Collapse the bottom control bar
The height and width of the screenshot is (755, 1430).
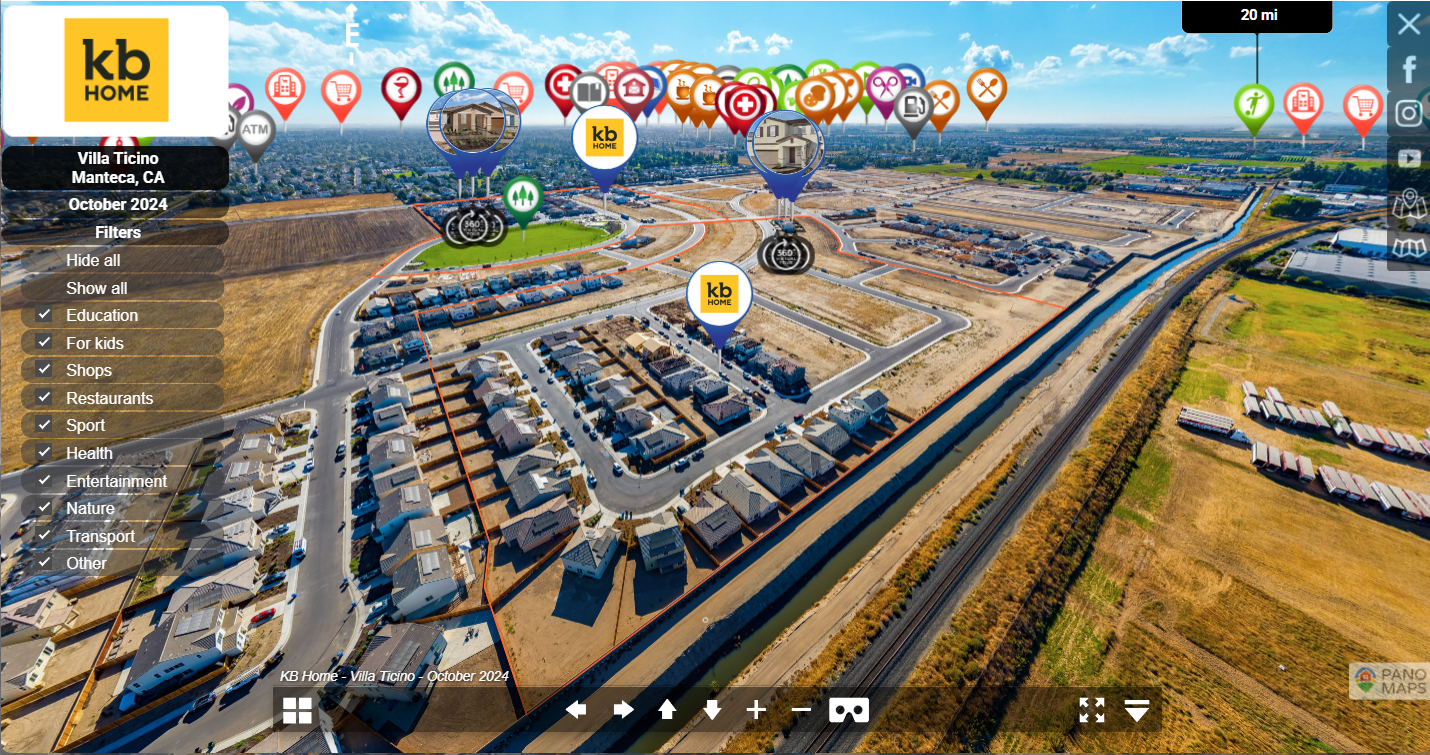[1136, 710]
